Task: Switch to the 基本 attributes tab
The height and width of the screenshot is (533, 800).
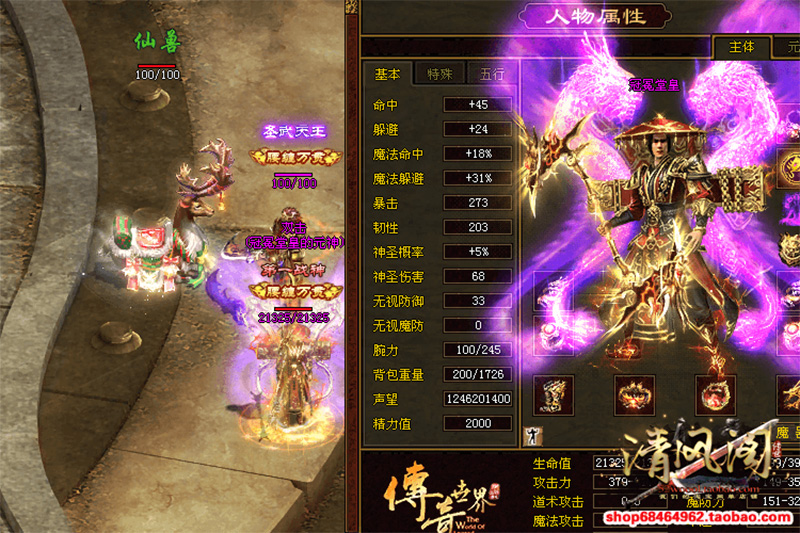Action: click(388, 74)
